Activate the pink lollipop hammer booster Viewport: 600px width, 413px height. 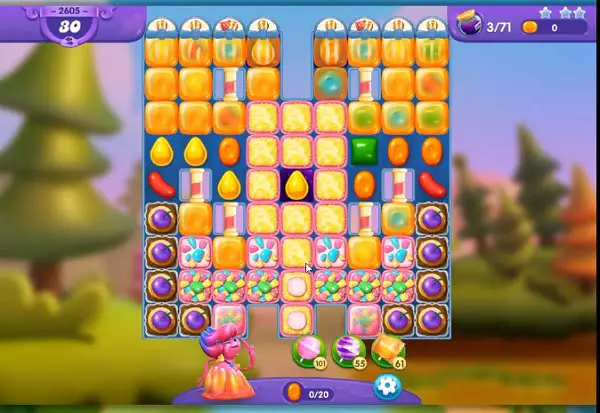pyautogui.click(x=306, y=350)
